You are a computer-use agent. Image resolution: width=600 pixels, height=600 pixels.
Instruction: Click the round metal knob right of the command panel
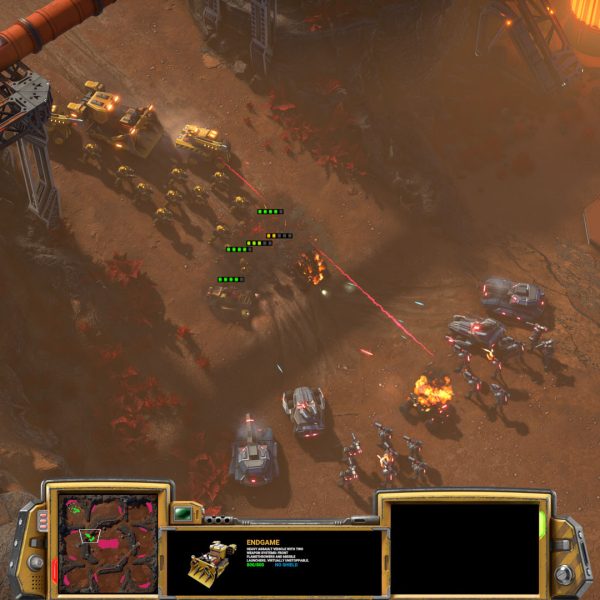click(x=563, y=573)
